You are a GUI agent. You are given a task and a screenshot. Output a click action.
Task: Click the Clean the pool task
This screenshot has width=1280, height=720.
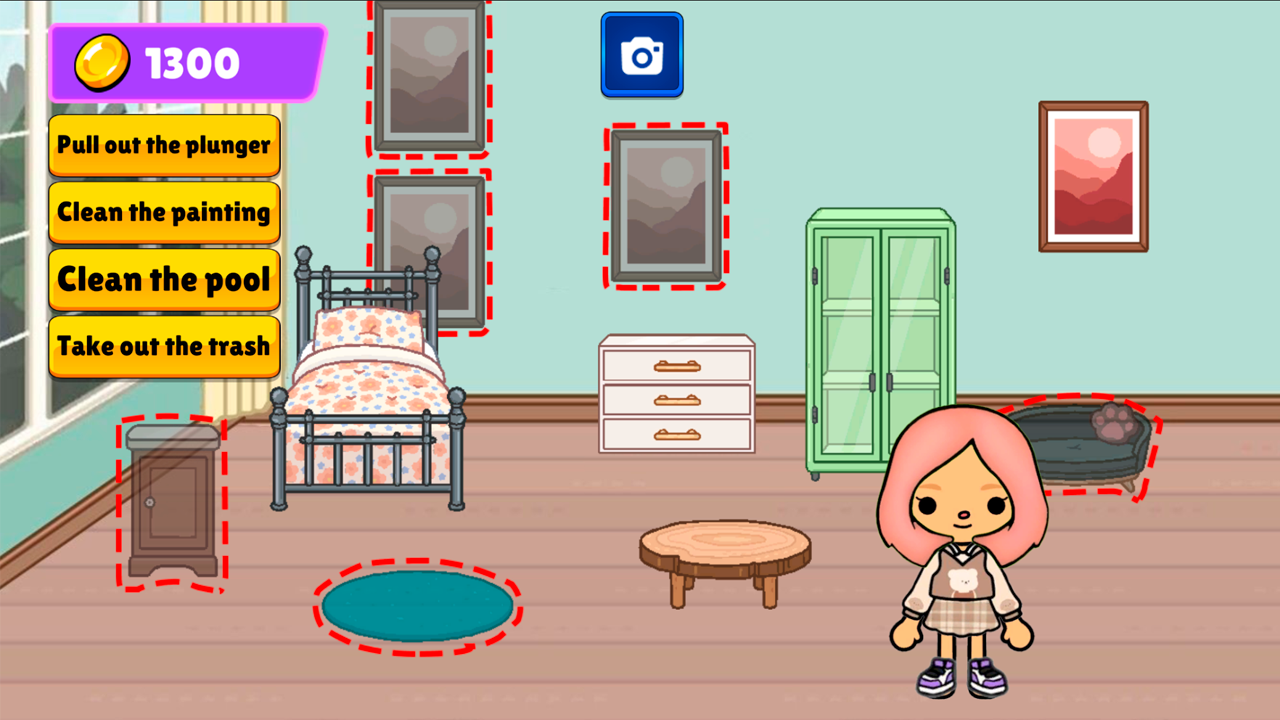coord(164,280)
